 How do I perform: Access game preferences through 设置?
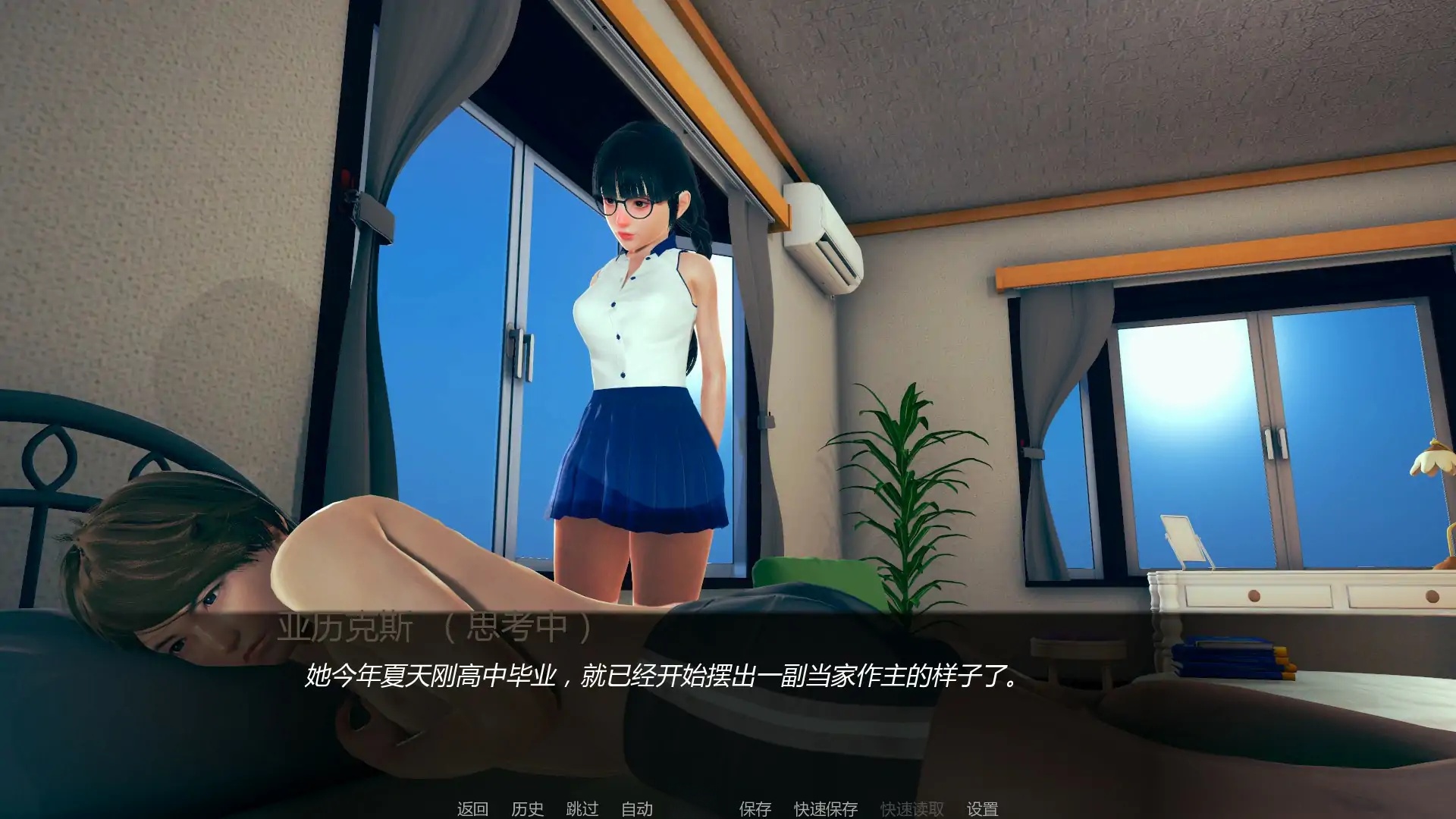click(983, 809)
